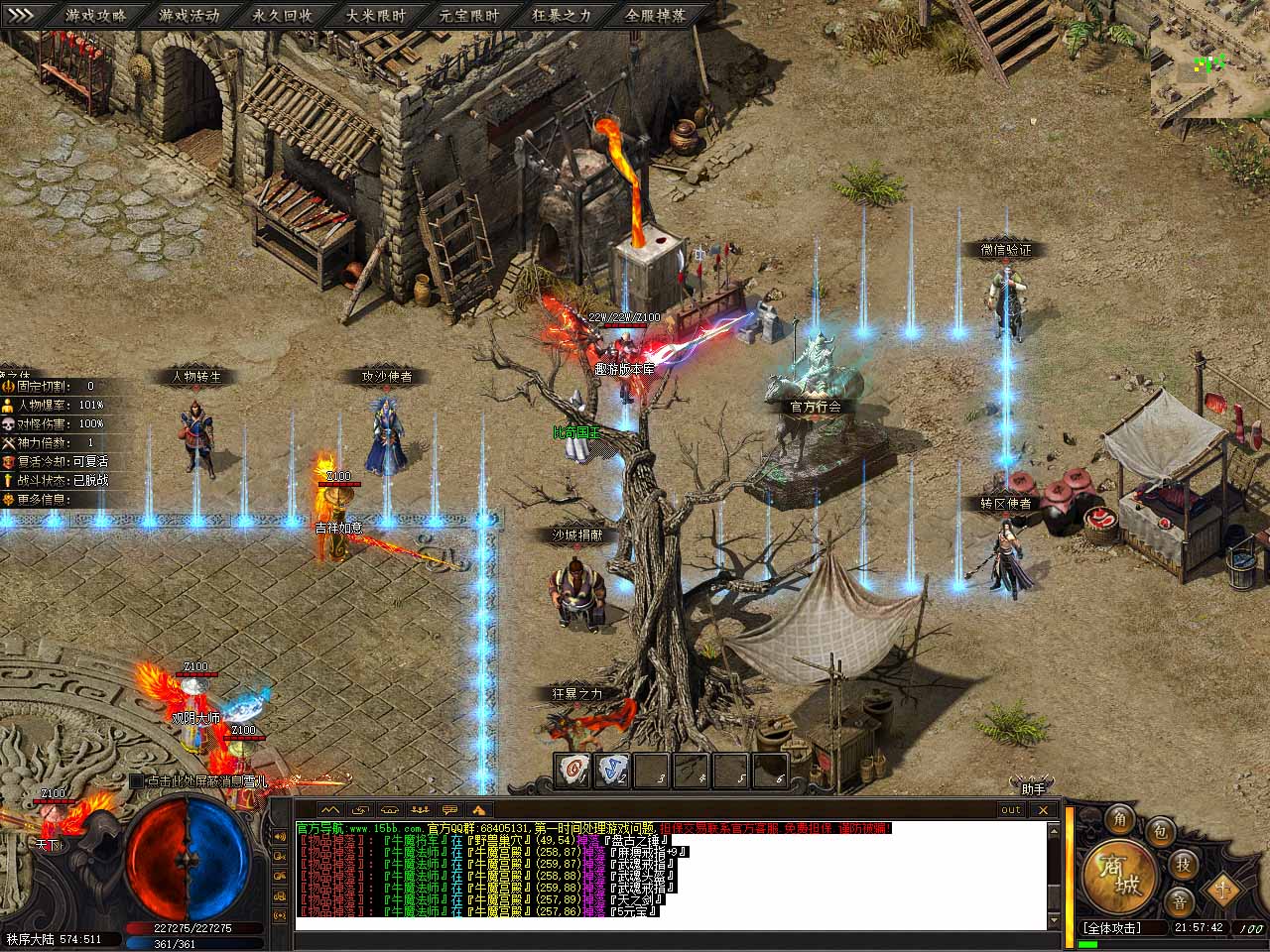Open the character sheet with the 角 button
This screenshot has width=1270, height=952.
click(1120, 819)
